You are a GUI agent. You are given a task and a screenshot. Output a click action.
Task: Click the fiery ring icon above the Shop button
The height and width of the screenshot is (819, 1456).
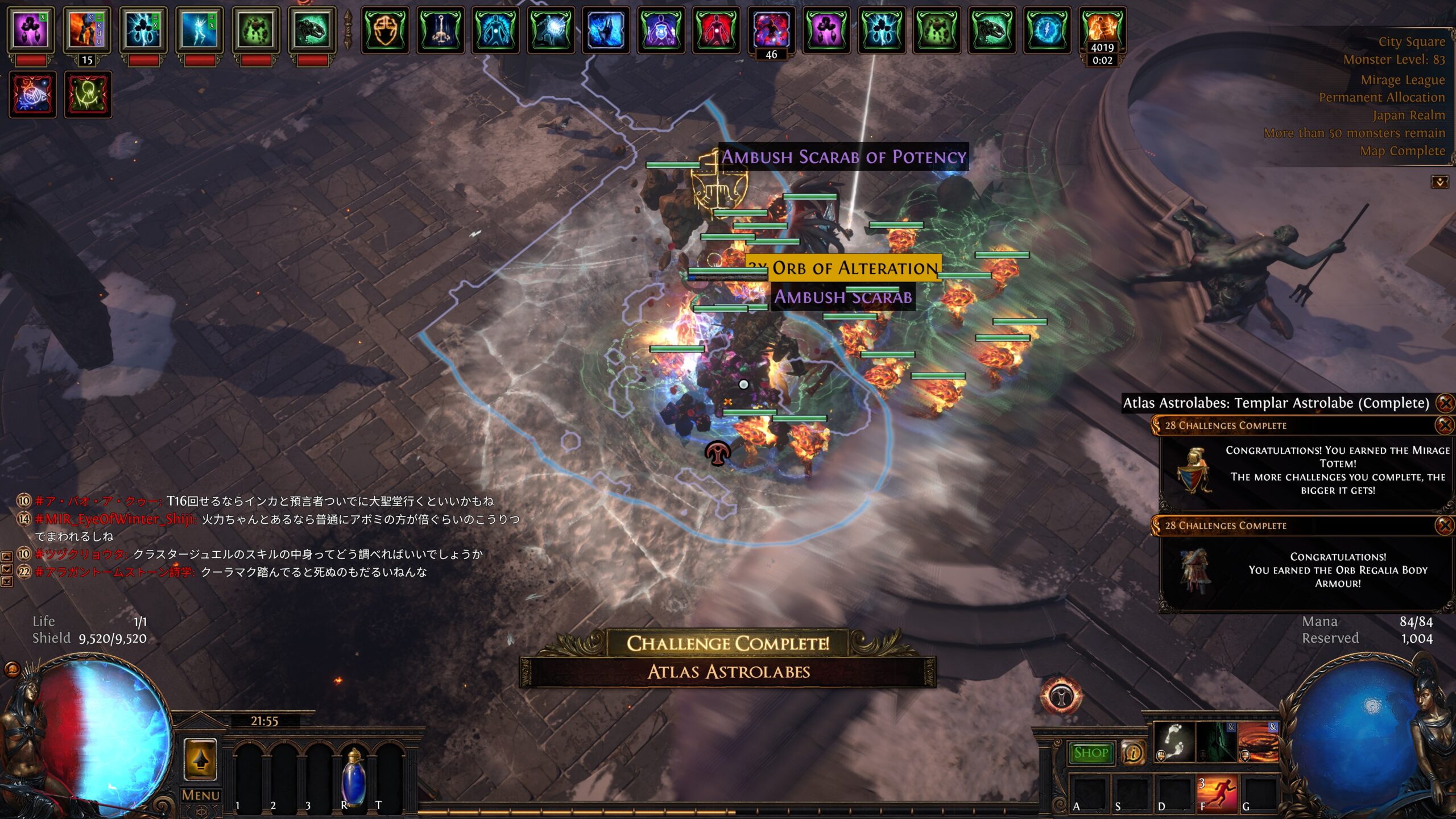point(1061,695)
